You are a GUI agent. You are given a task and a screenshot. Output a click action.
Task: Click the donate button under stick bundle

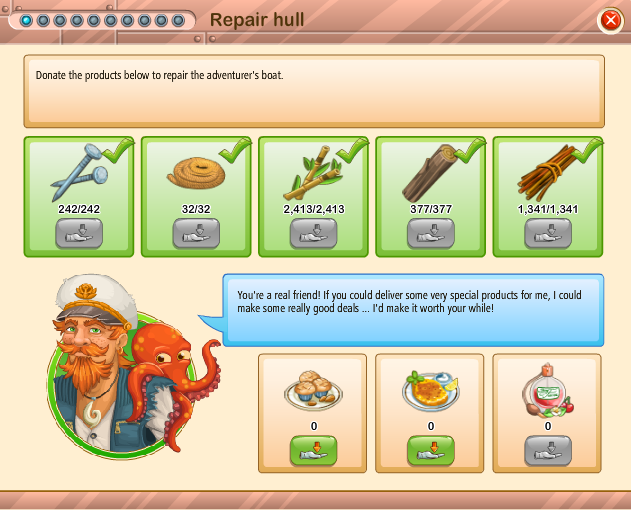548,233
